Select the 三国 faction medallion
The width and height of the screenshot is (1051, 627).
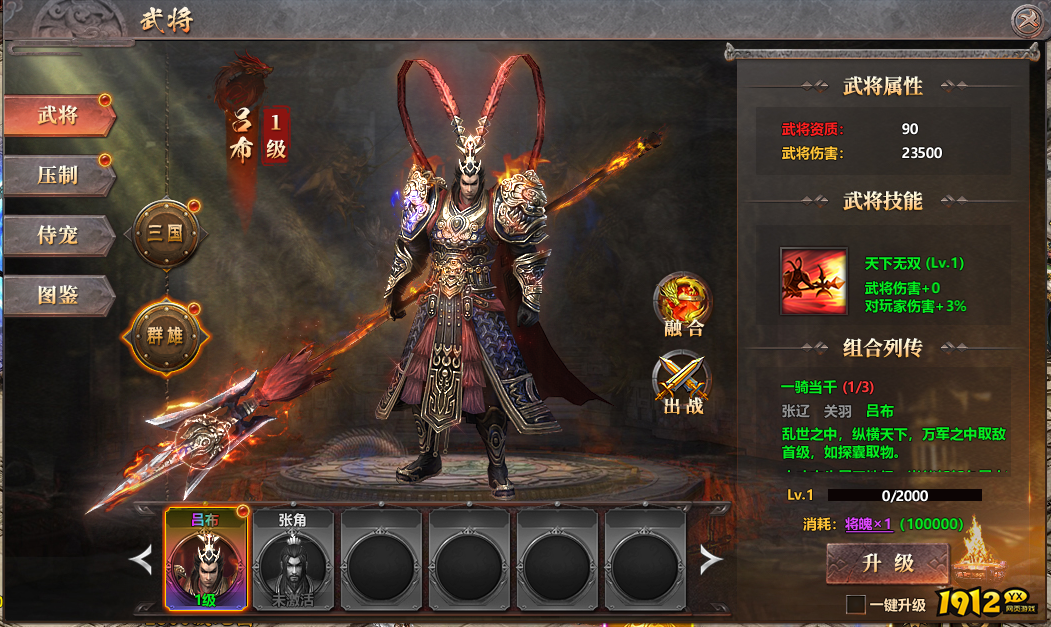point(165,234)
